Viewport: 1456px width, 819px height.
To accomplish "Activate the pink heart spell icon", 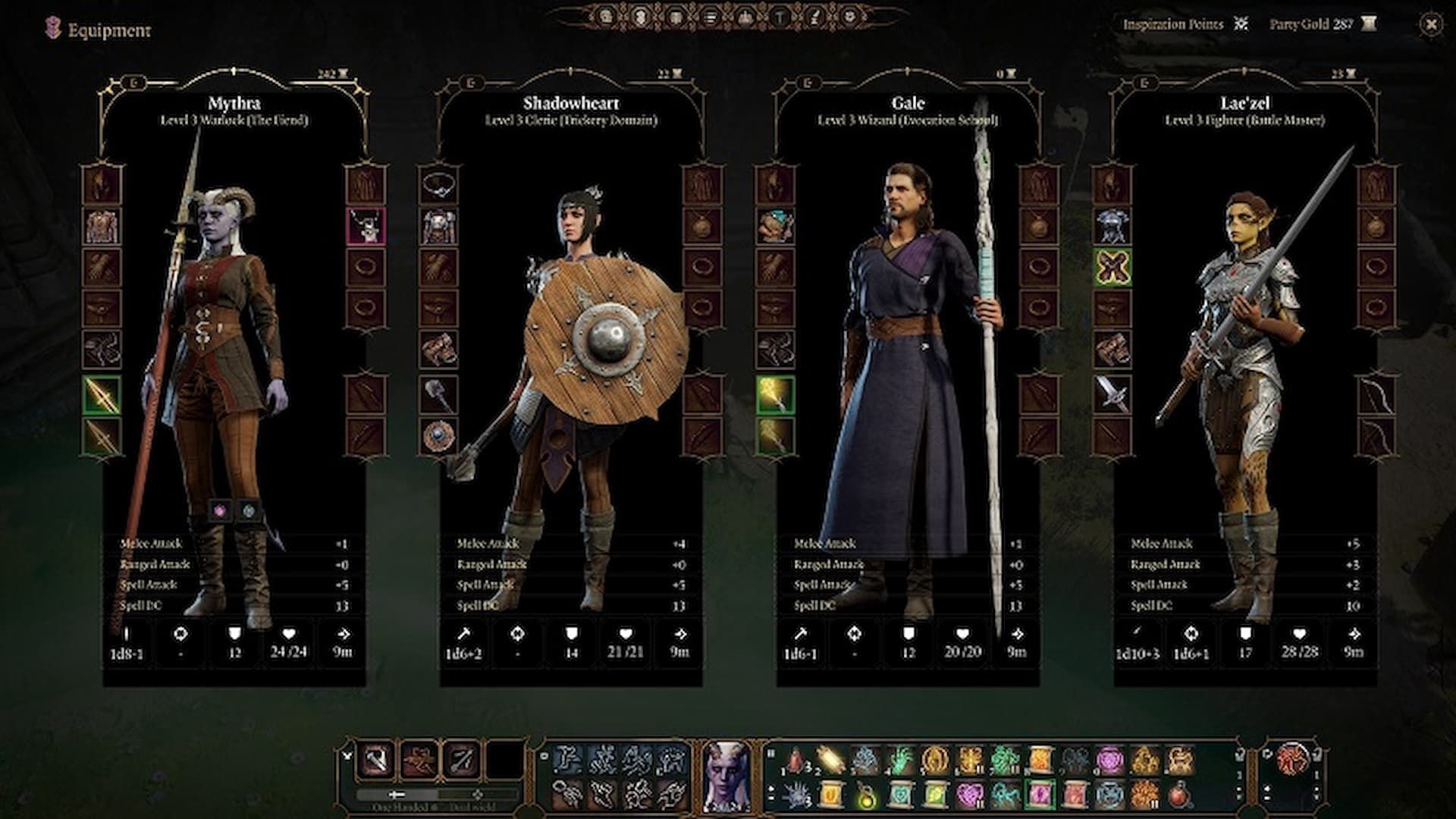I will point(968,796).
